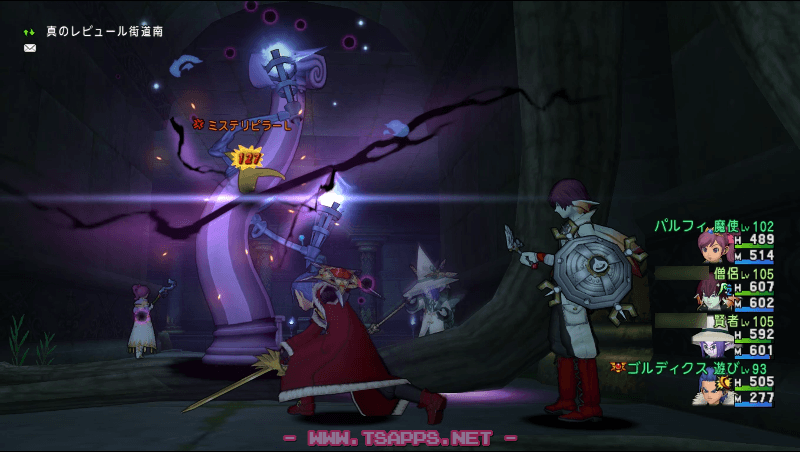The height and width of the screenshot is (452, 800).
Task: Select party member パルフィ's pink-haired portrait
Action: pyautogui.click(x=717, y=246)
